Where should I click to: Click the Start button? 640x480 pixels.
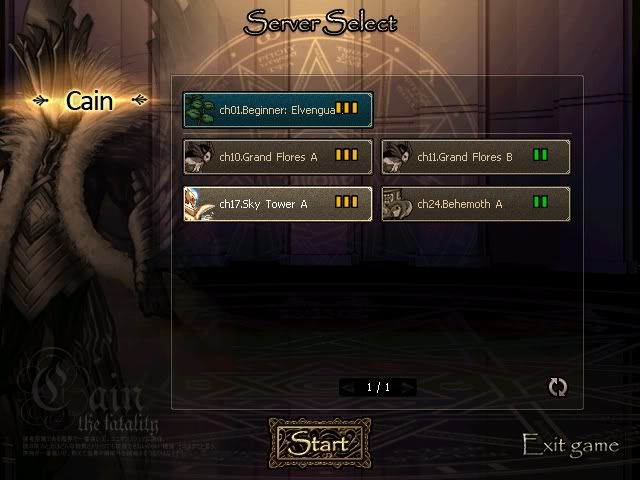(x=319, y=443)
